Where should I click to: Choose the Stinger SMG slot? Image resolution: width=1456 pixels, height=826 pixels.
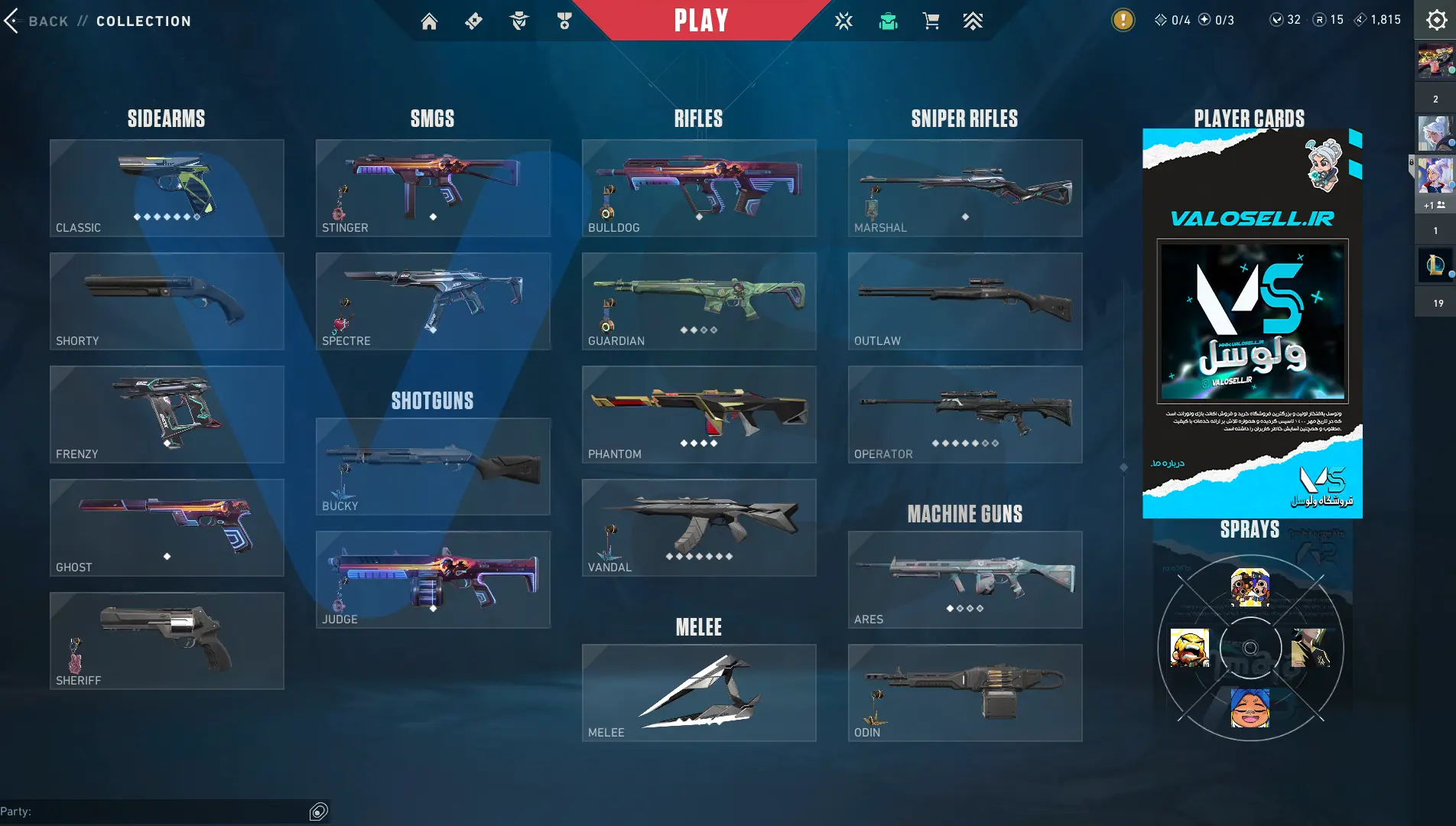(433, 188)
